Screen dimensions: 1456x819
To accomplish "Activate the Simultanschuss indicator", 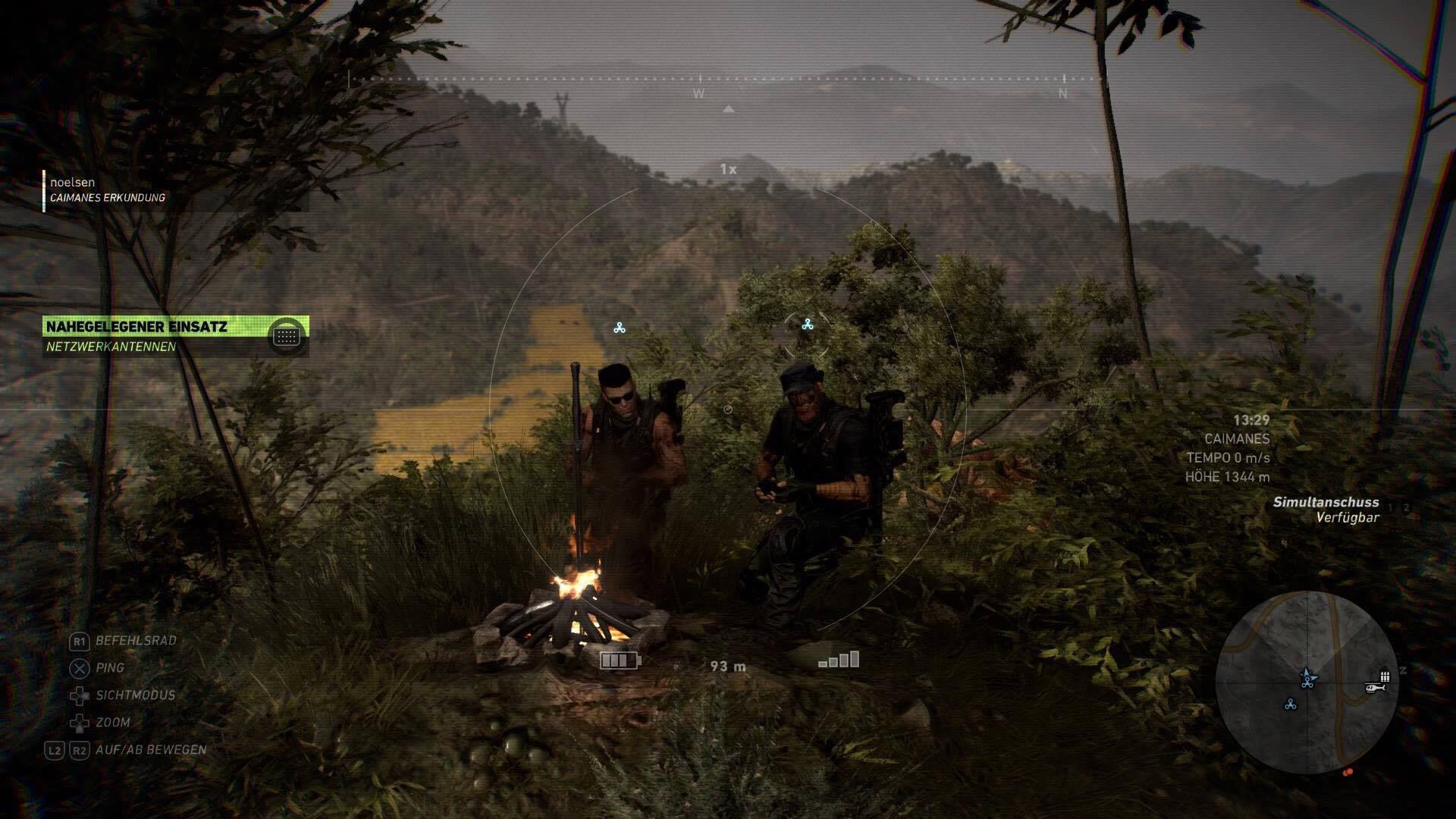I will (x=1326, y=510).
